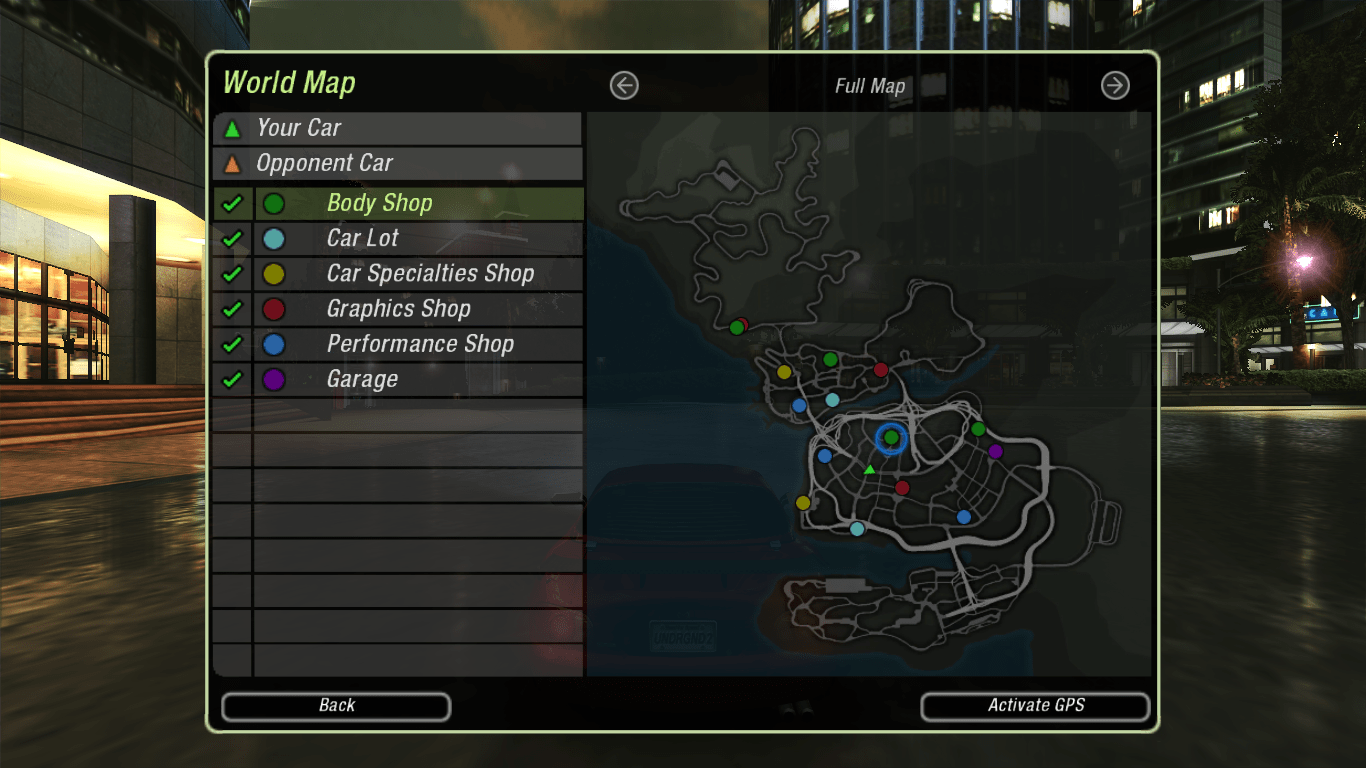The height and width of the screenshot is (768, 1366).
Task: Toggle the Body Shop checkmark
Action: (x=232, y=204)
